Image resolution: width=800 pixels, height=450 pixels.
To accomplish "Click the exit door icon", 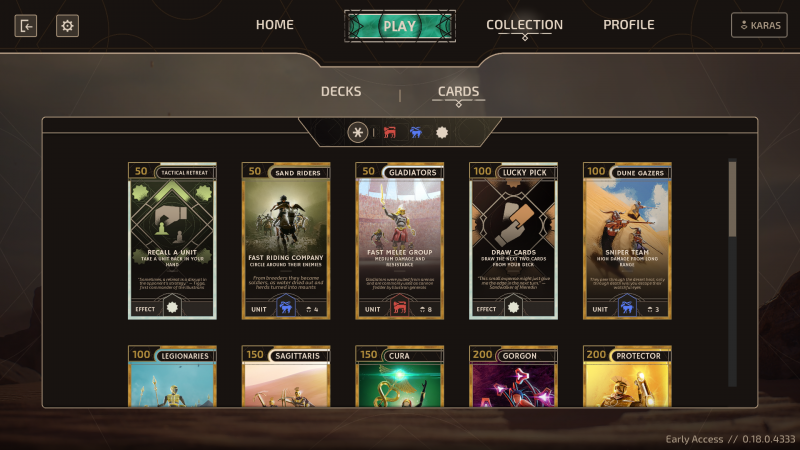I will pyautogui.click(x=26, y=26).
